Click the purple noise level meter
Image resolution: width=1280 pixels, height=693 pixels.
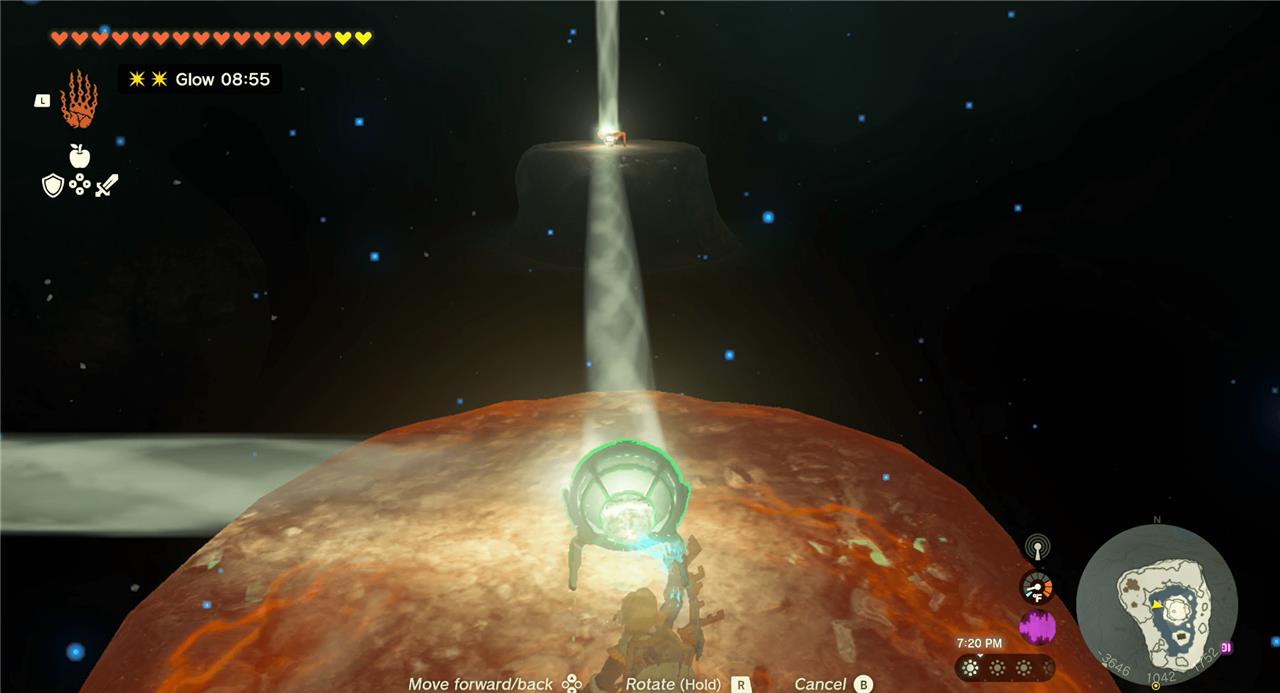coord(1037,627)
